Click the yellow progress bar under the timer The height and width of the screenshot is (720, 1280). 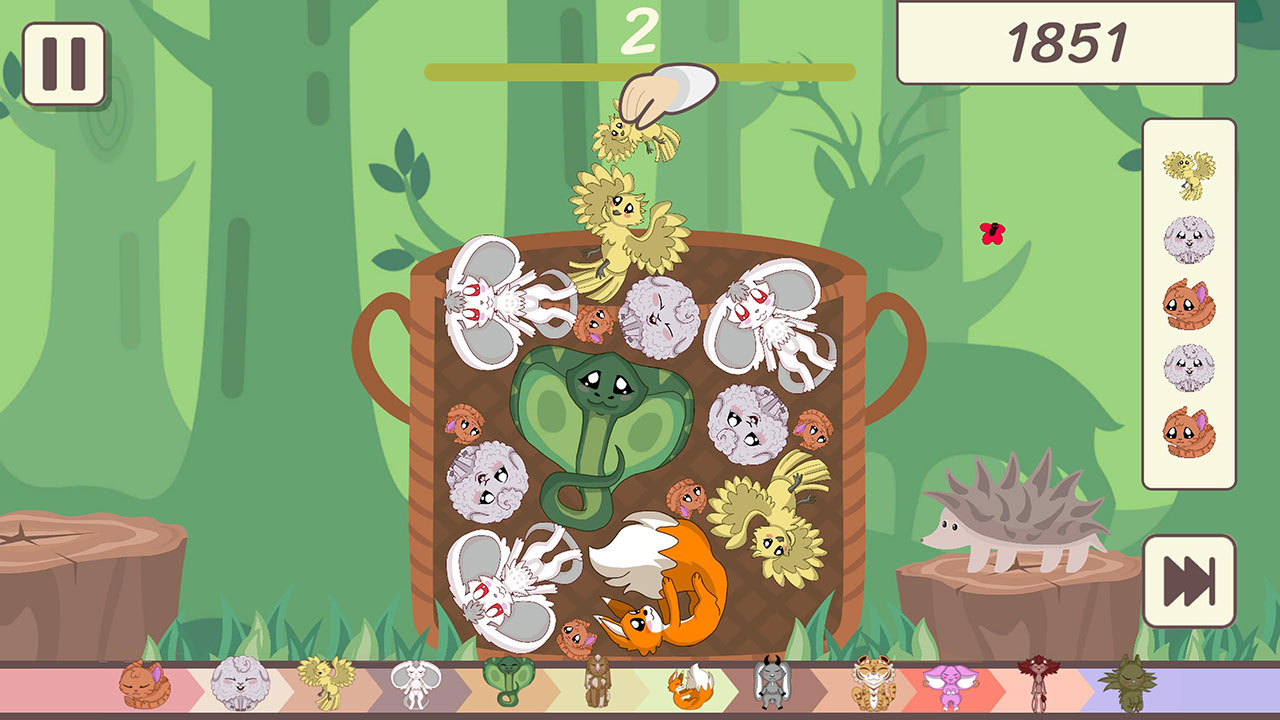point(640,70)
